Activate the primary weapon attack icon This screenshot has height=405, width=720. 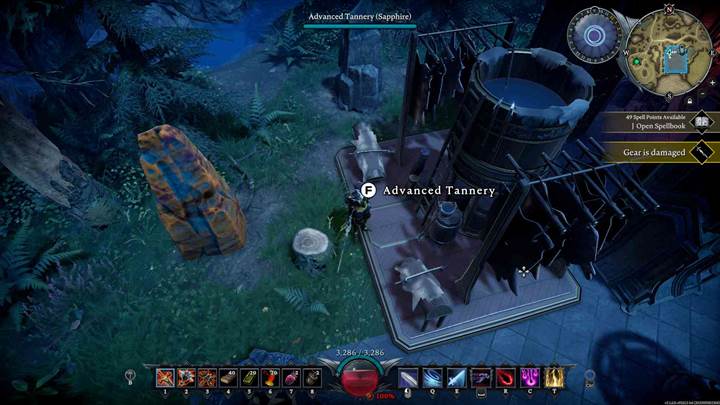tap(409, 378)
